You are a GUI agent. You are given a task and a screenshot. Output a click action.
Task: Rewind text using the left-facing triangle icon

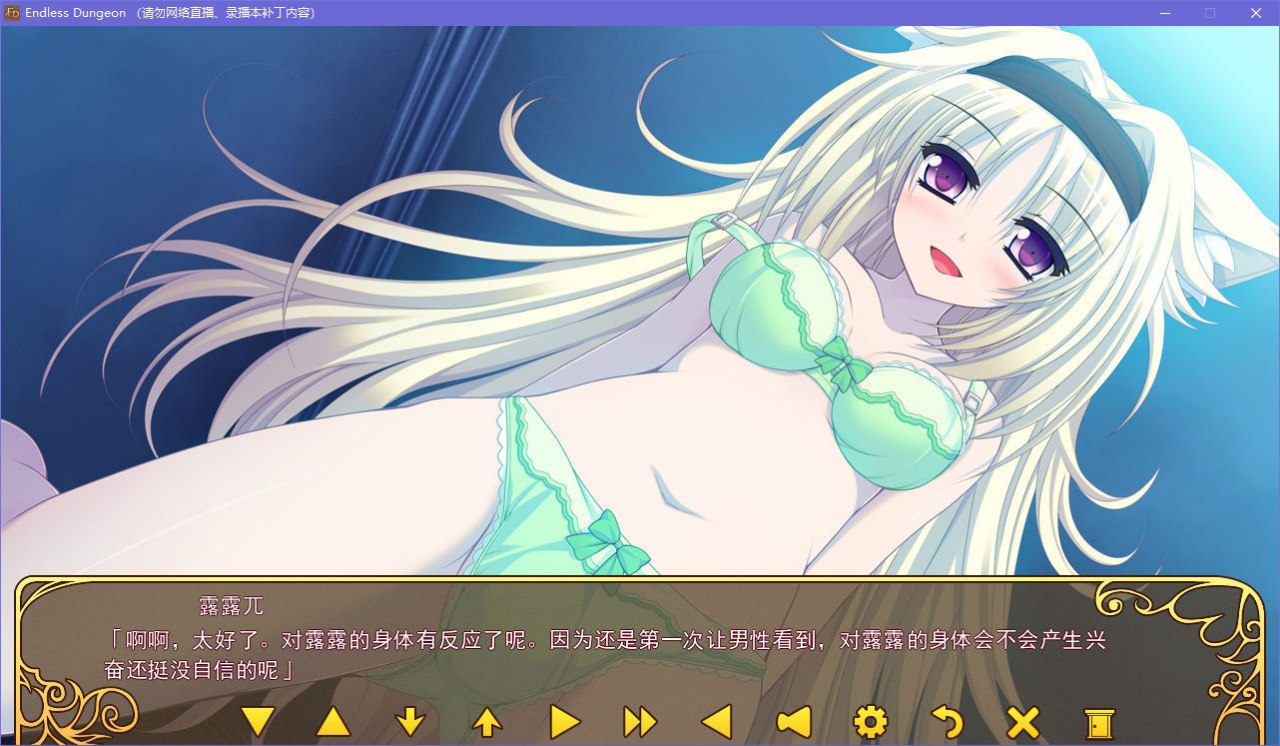coord(718,722)
